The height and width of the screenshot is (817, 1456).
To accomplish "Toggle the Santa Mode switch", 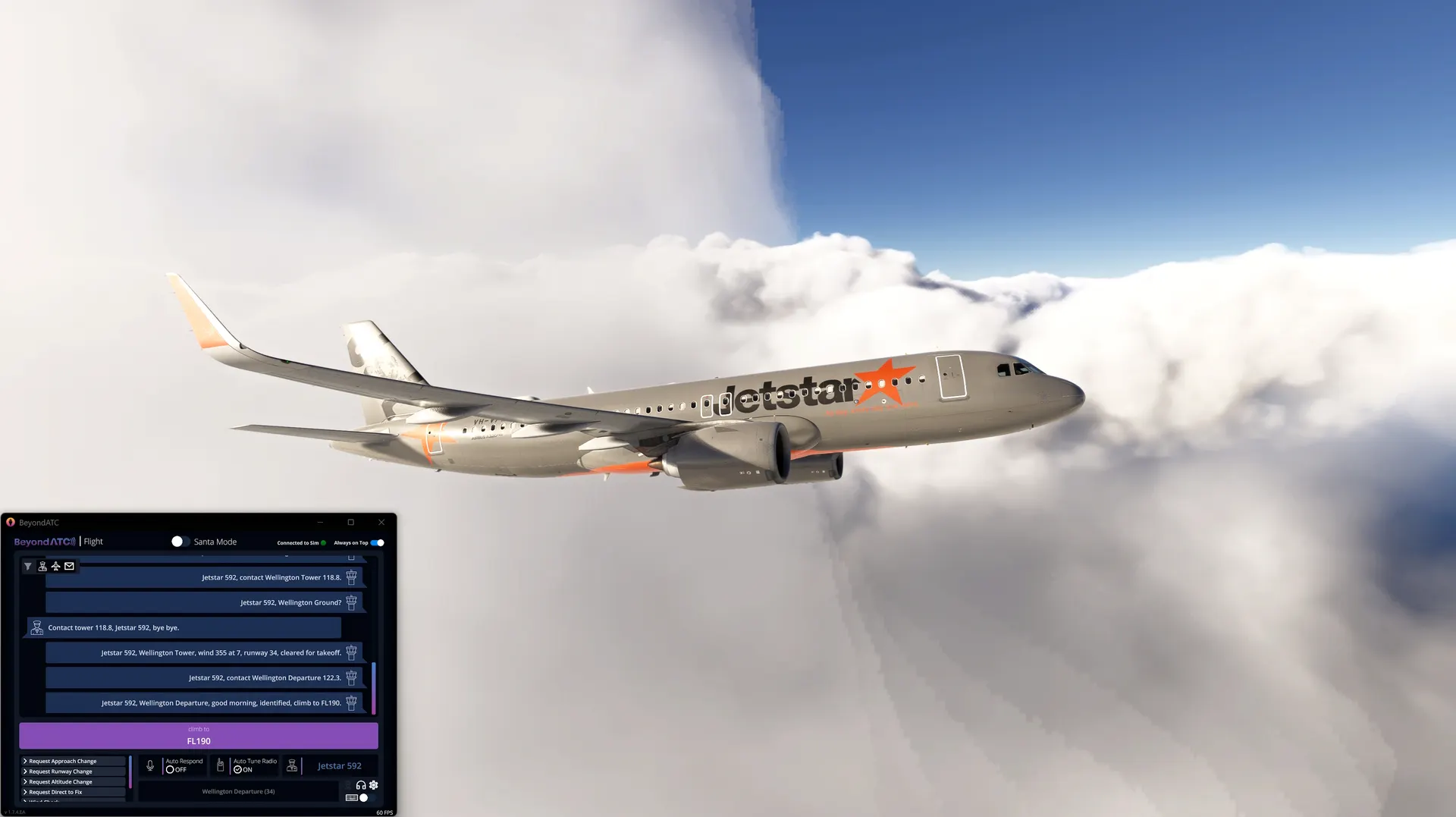I will 180,542.
